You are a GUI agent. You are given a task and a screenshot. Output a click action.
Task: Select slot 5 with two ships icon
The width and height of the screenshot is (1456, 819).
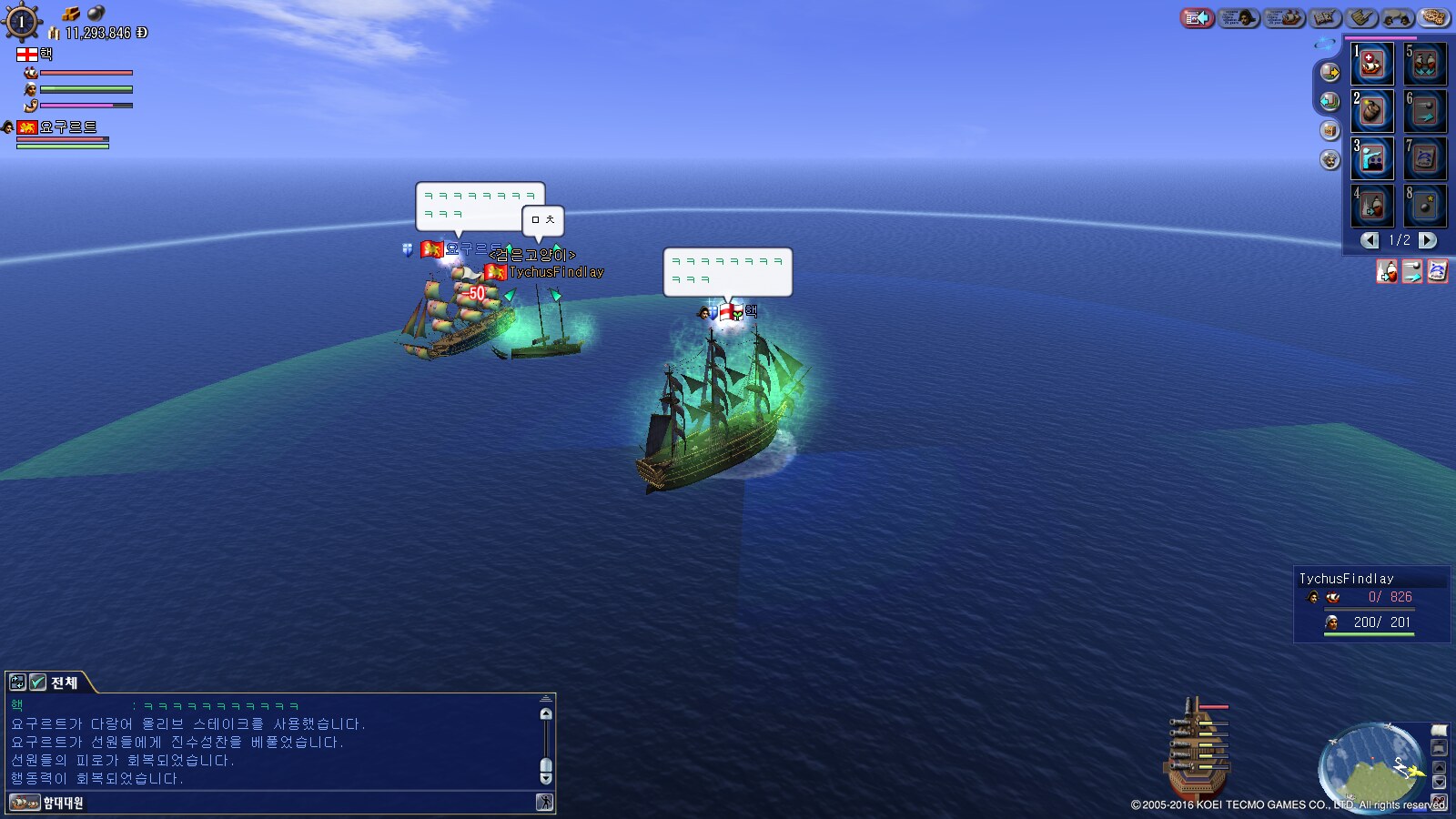pyautogui.click(x=1424, y=64)
